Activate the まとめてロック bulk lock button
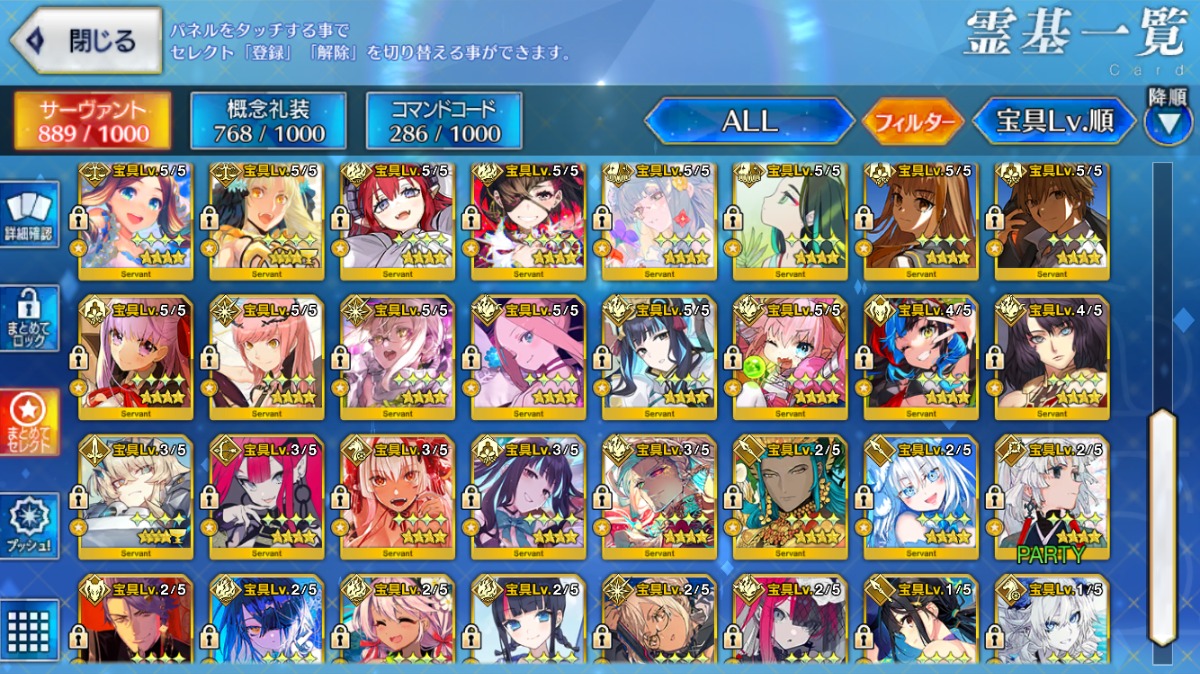 29,318
